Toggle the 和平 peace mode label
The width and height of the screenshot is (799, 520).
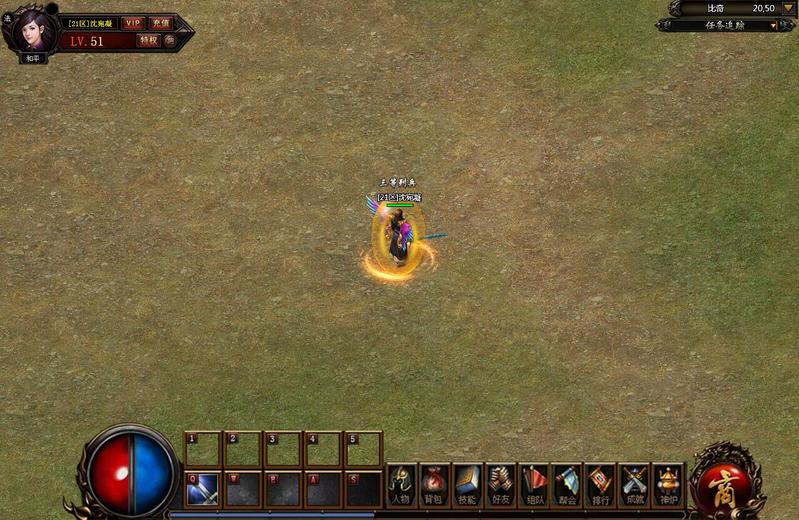tap(33, 58)
